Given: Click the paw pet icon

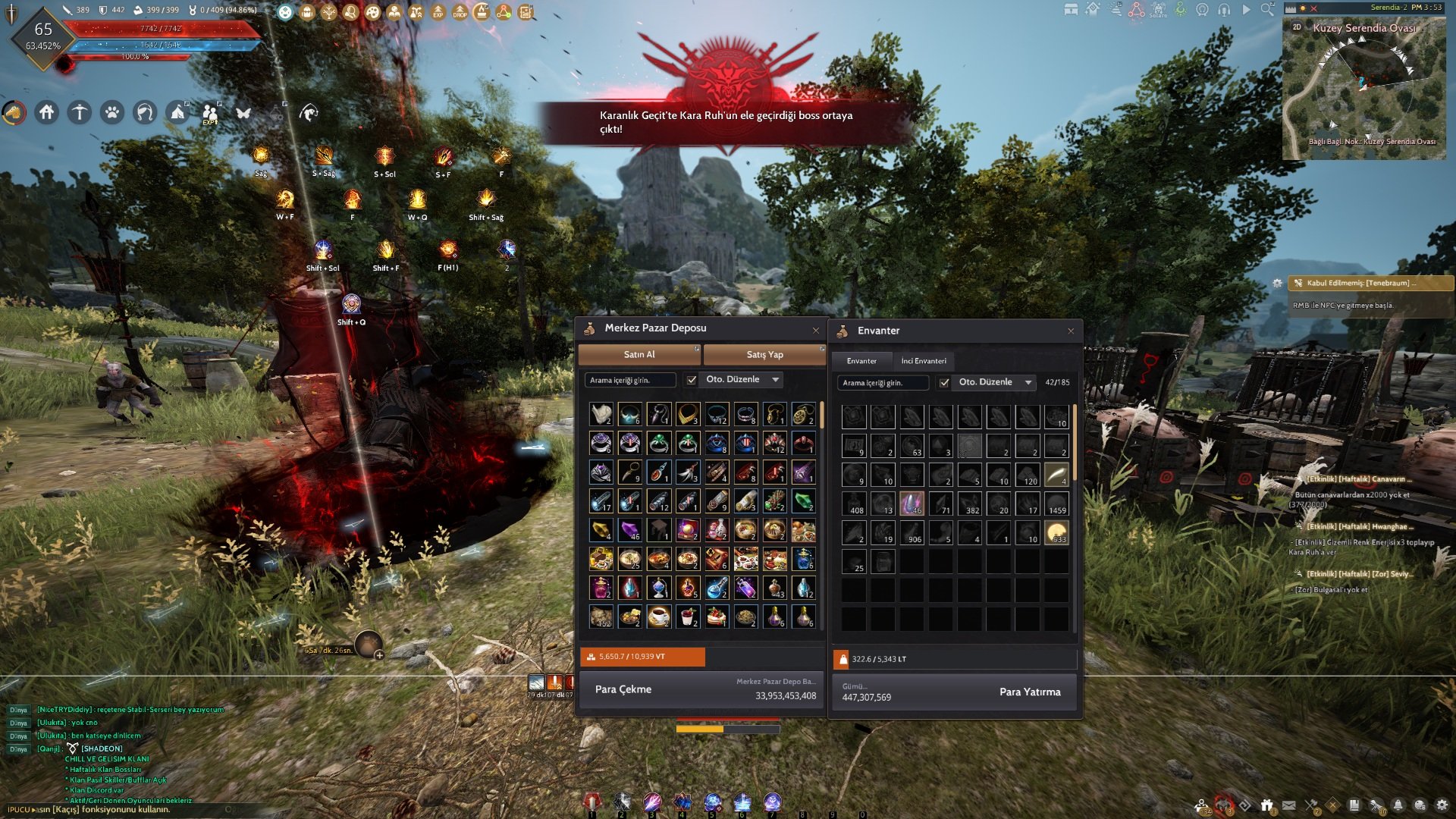Looking at the screenshot, I should (x=112, y=113).
